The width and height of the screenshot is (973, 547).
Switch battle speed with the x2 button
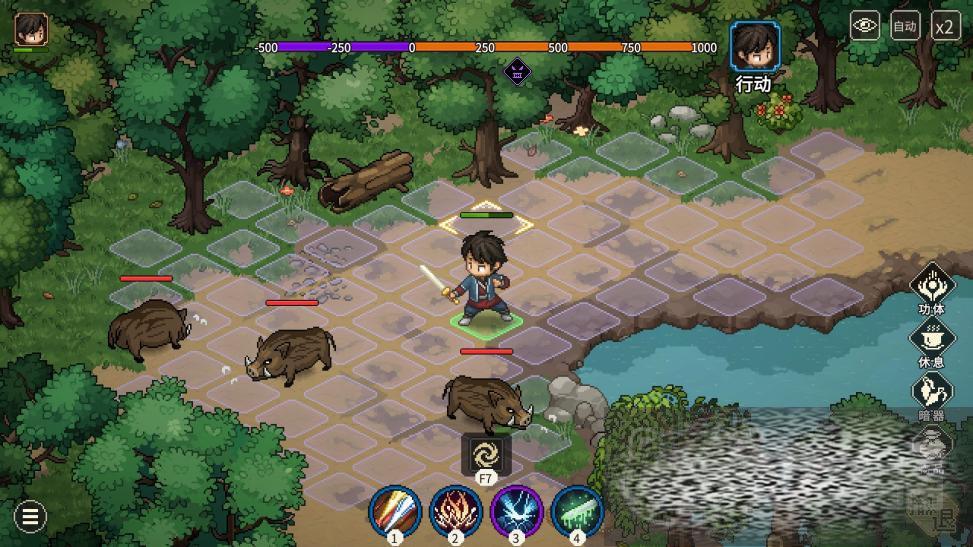(945, 27)
